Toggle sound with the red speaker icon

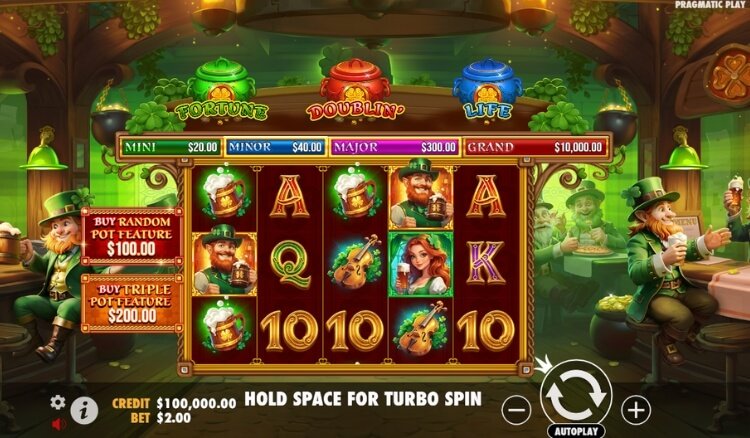(58, 423)
